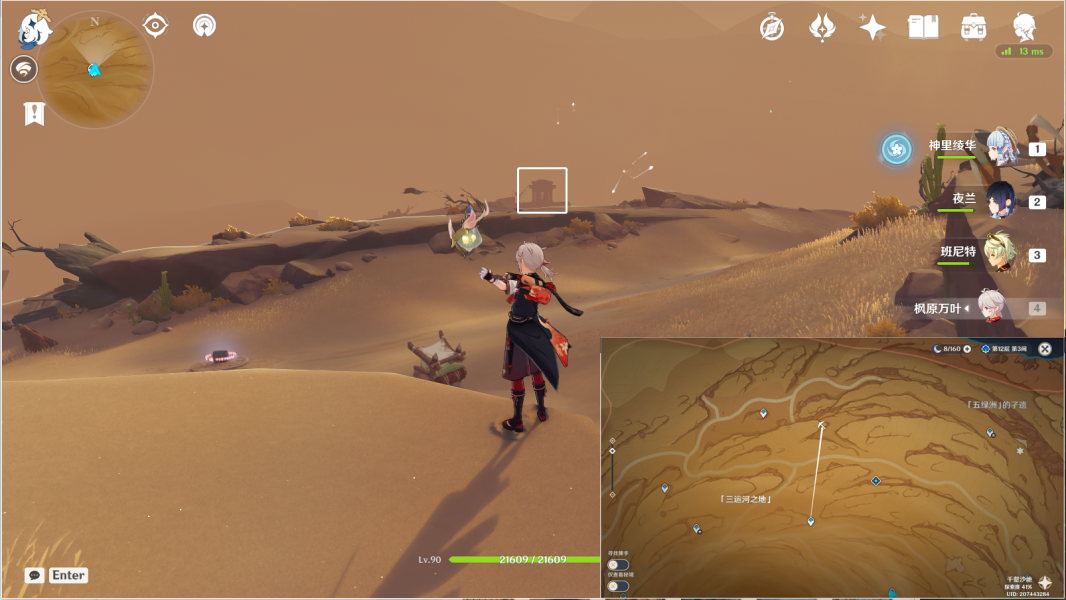
Task: Toggle the 寻找牌手 map filter switch
Action: point(618,565)
